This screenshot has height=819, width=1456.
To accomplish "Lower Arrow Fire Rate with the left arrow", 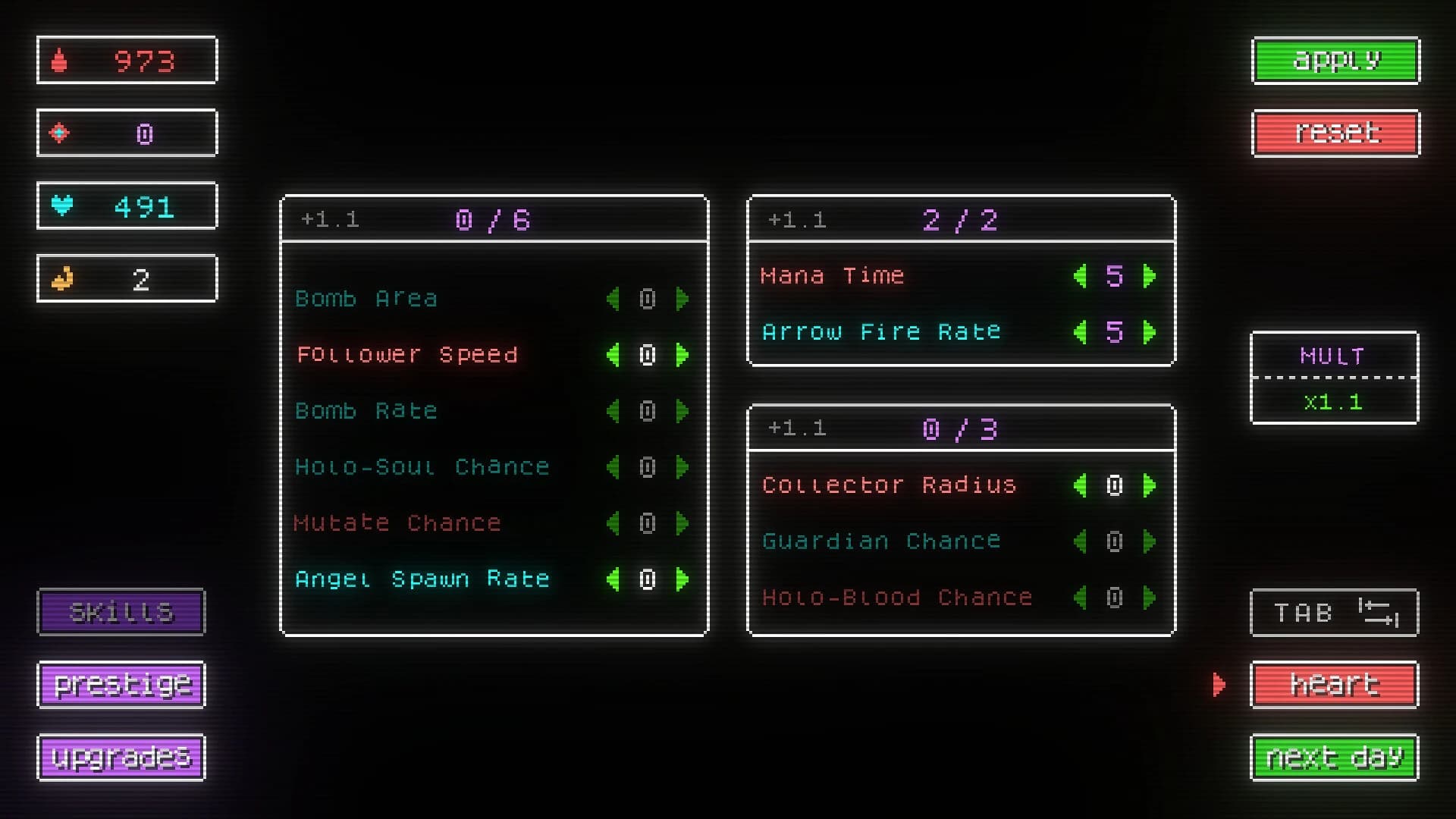I will point(1080,331).
